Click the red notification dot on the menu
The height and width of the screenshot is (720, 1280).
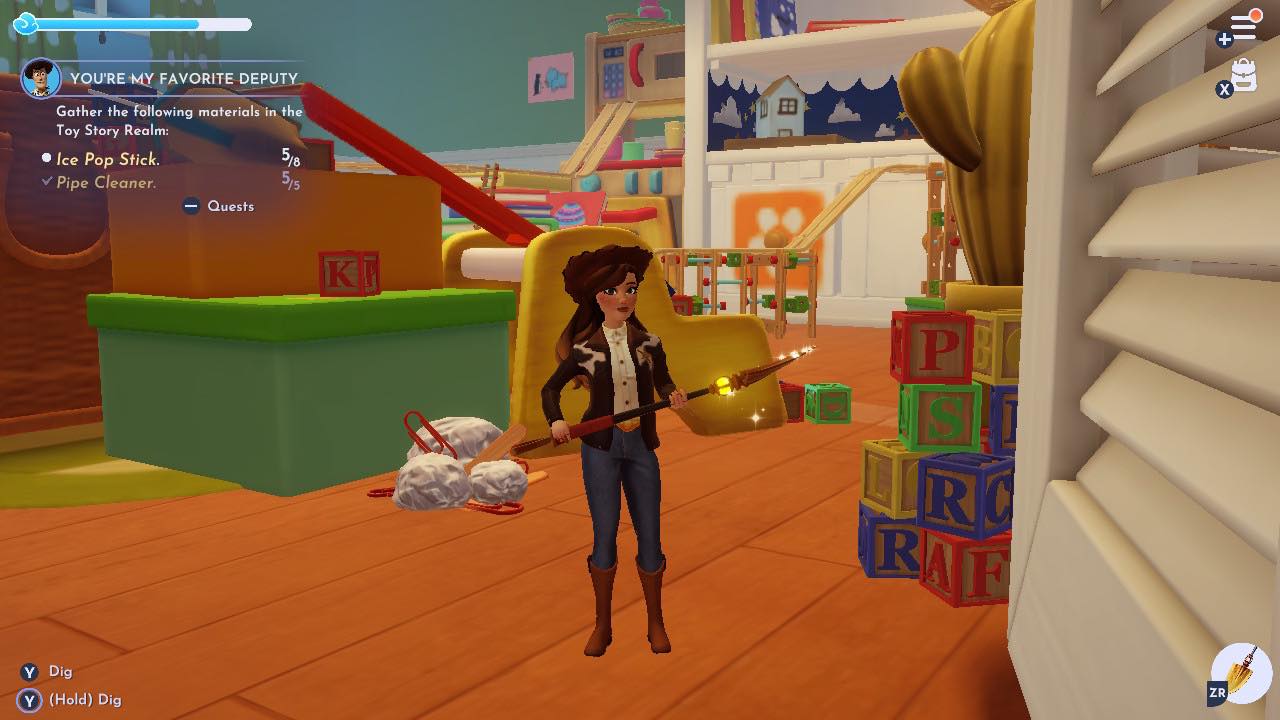point(1256,14)
